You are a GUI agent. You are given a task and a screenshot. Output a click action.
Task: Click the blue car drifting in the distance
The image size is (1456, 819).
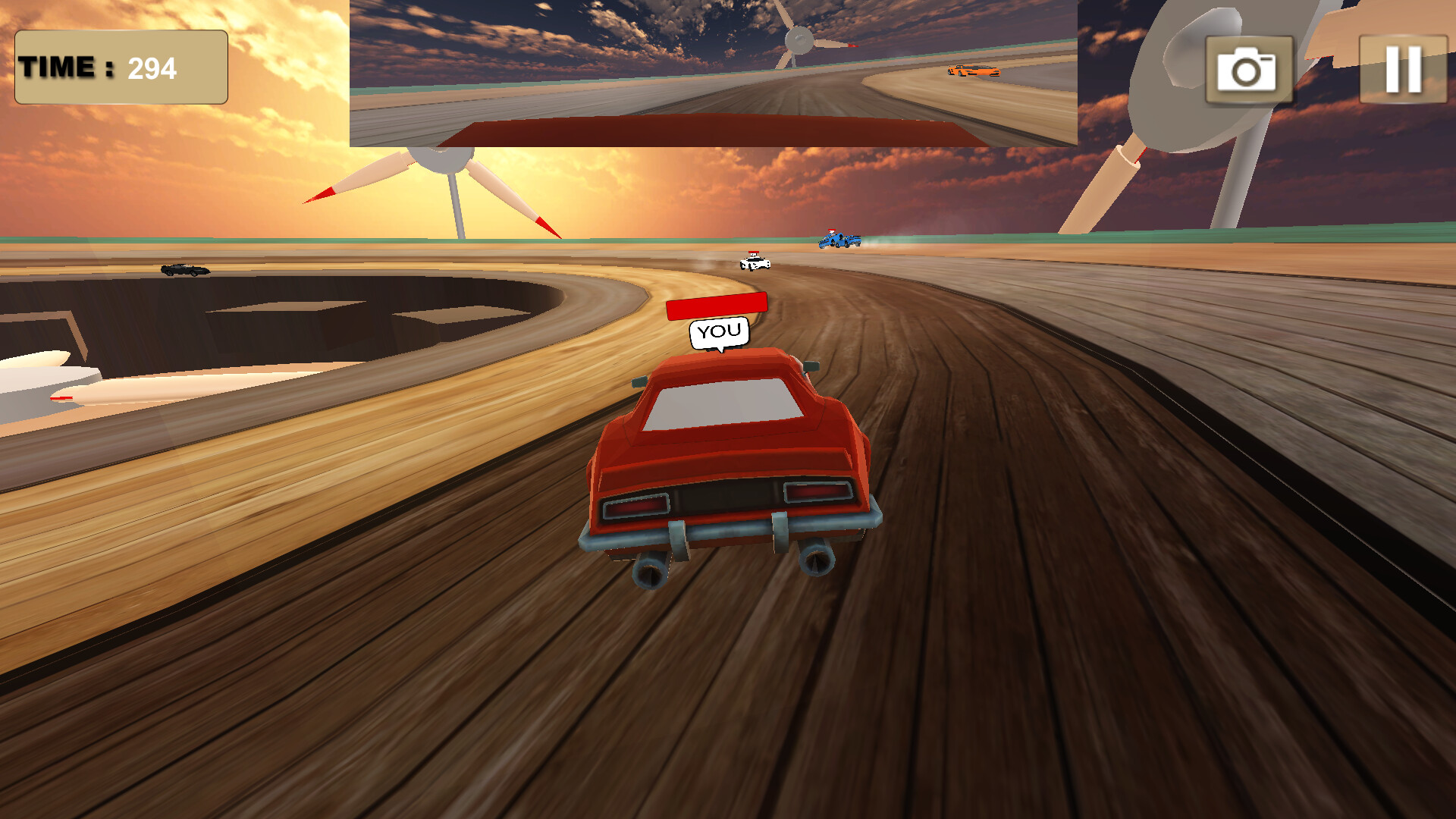(x=838, y=241)
